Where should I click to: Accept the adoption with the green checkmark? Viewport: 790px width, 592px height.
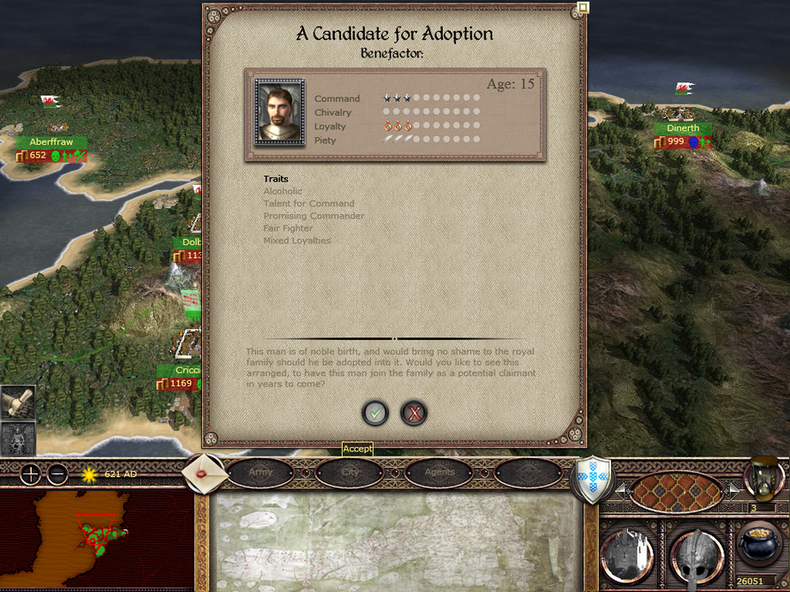coord(375,412)
